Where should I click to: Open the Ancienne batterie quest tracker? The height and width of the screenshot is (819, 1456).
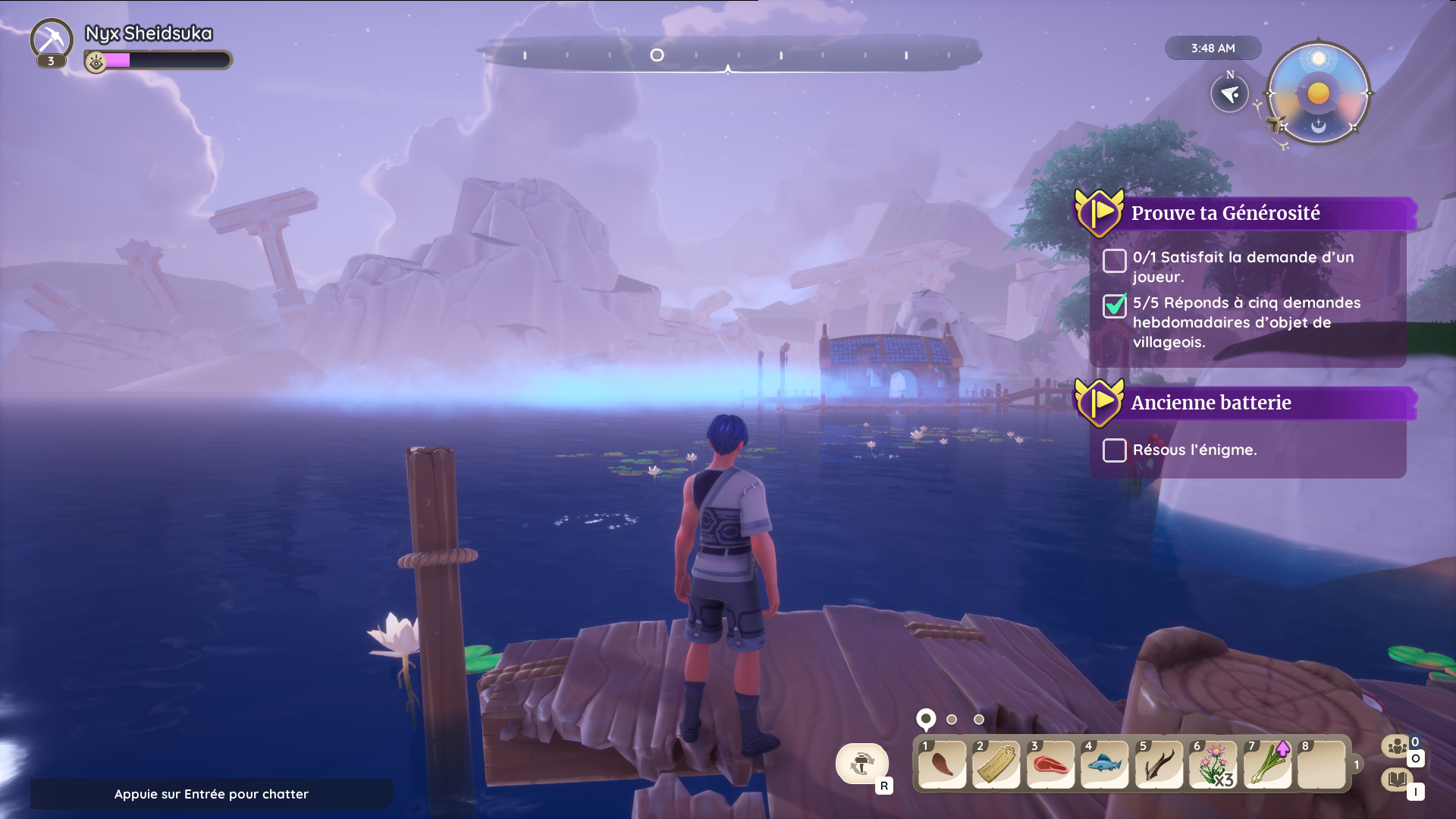pyautogui.click(x=1210, y=403)
